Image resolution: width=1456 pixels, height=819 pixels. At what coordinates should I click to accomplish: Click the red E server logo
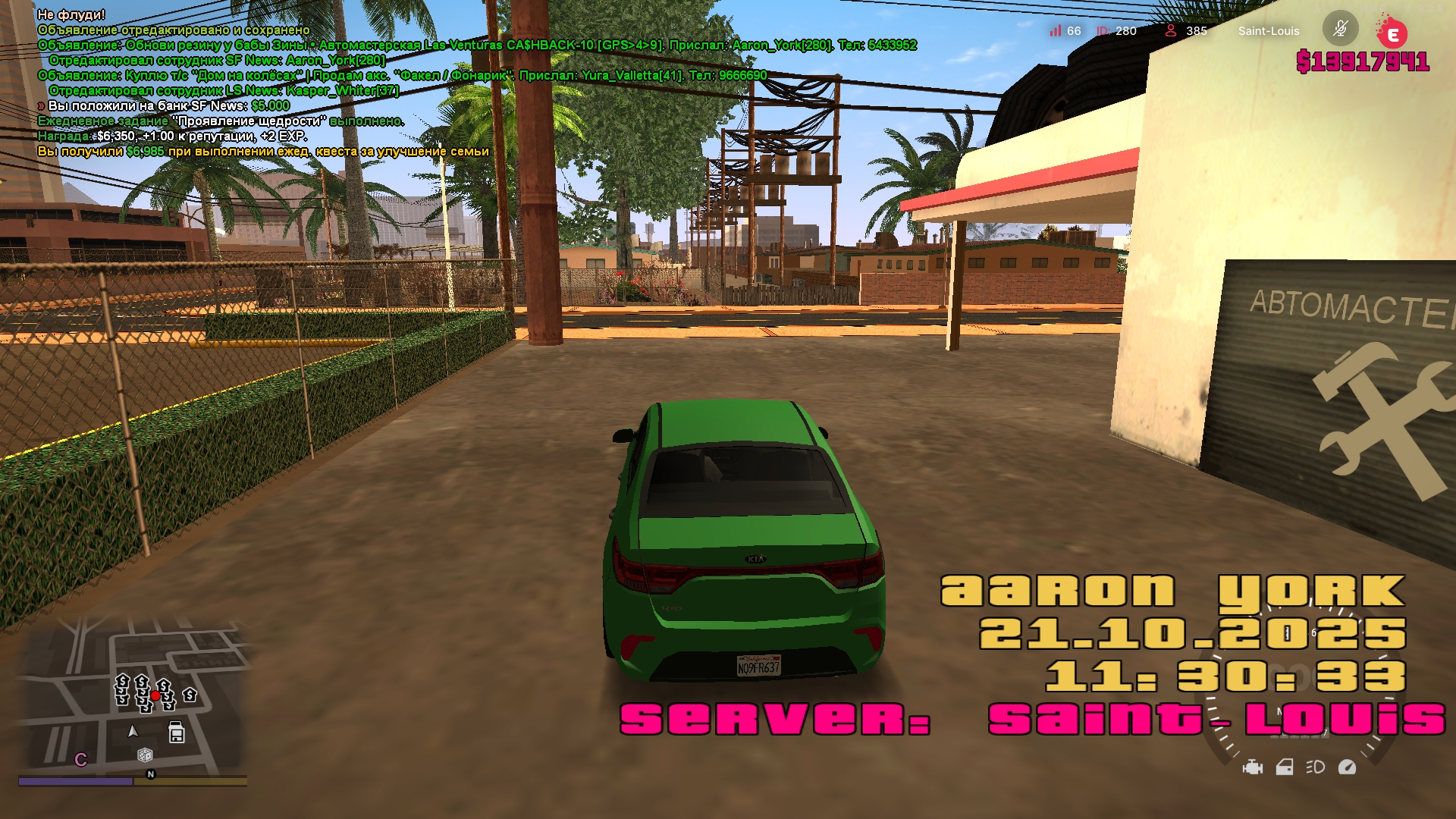click(1392, 34)
